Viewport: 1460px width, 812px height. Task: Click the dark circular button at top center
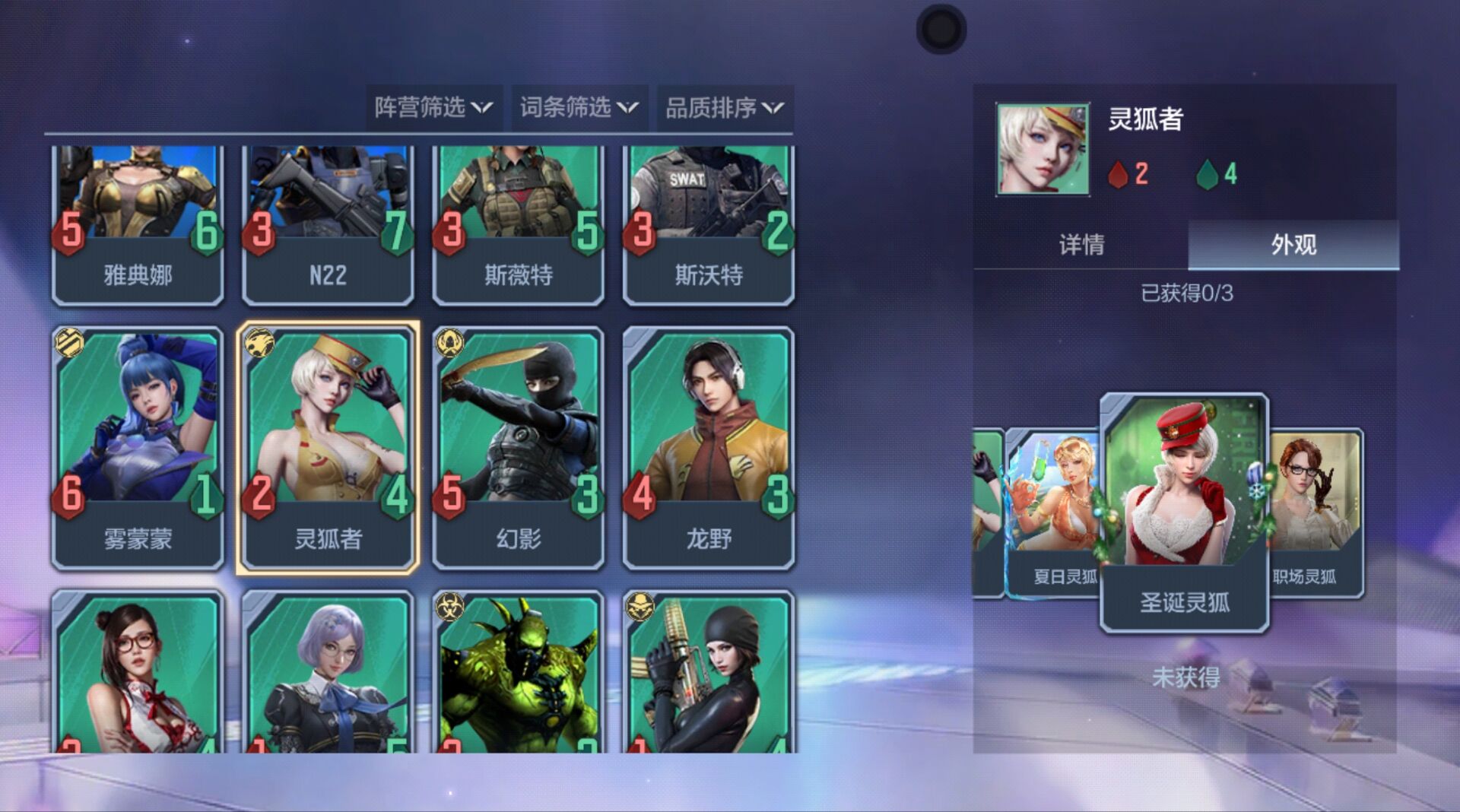click(940, 29)
